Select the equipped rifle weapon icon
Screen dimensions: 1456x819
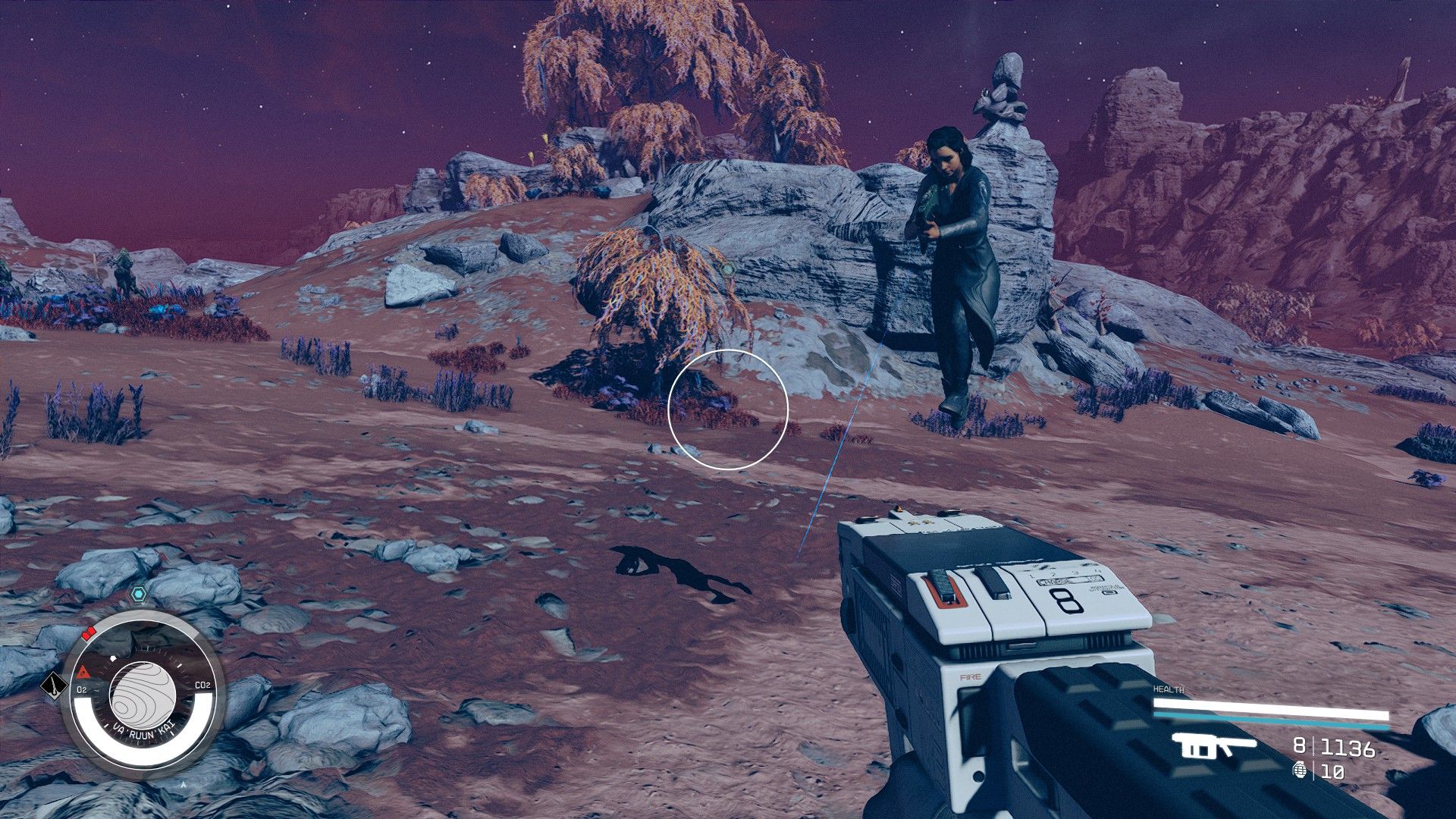coord(1213,747)
